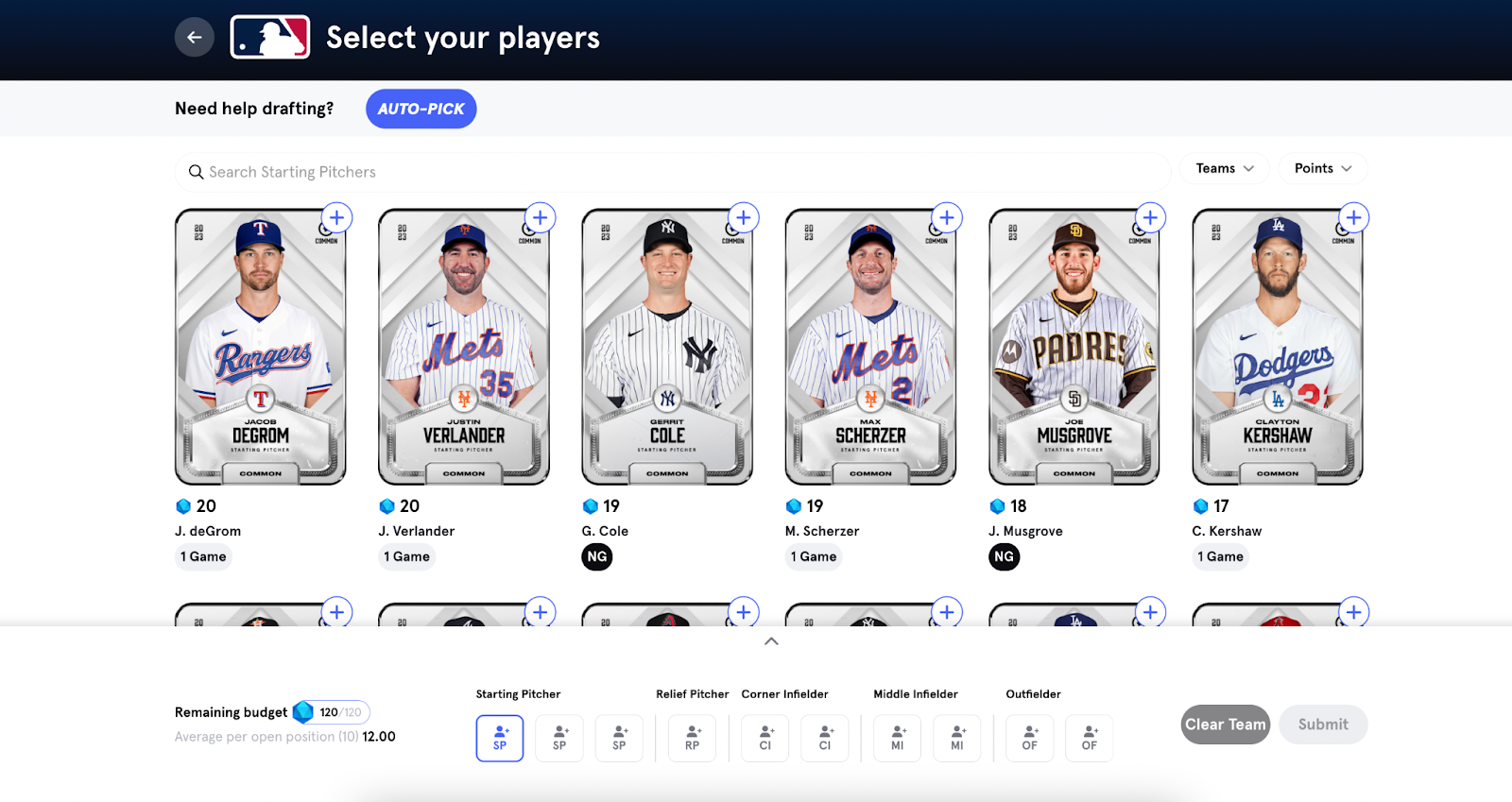Open the Points sort dropdown
1512x802 pixels.
[1322, 168]
